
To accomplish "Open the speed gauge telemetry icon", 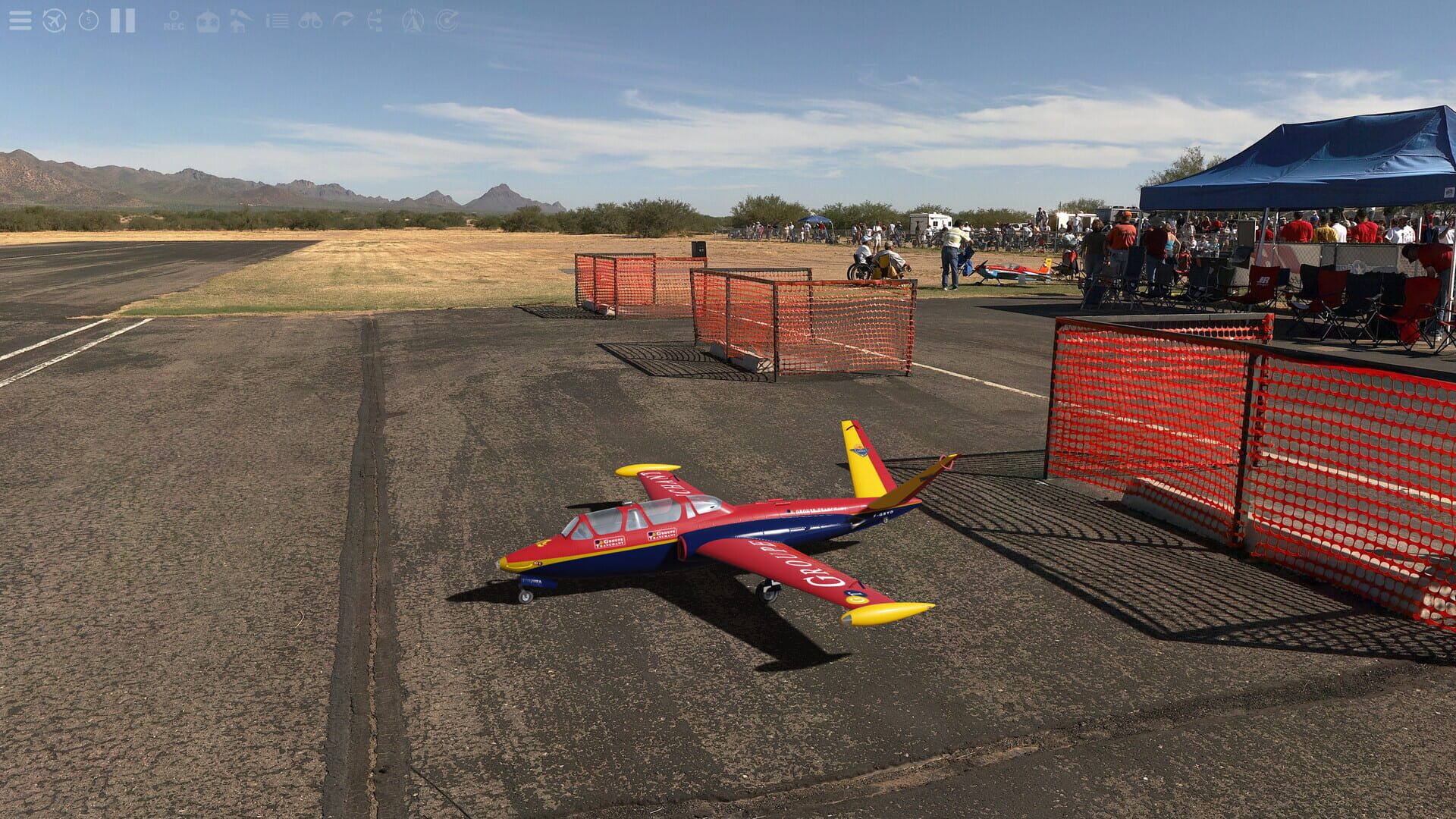I will point(344,19).
